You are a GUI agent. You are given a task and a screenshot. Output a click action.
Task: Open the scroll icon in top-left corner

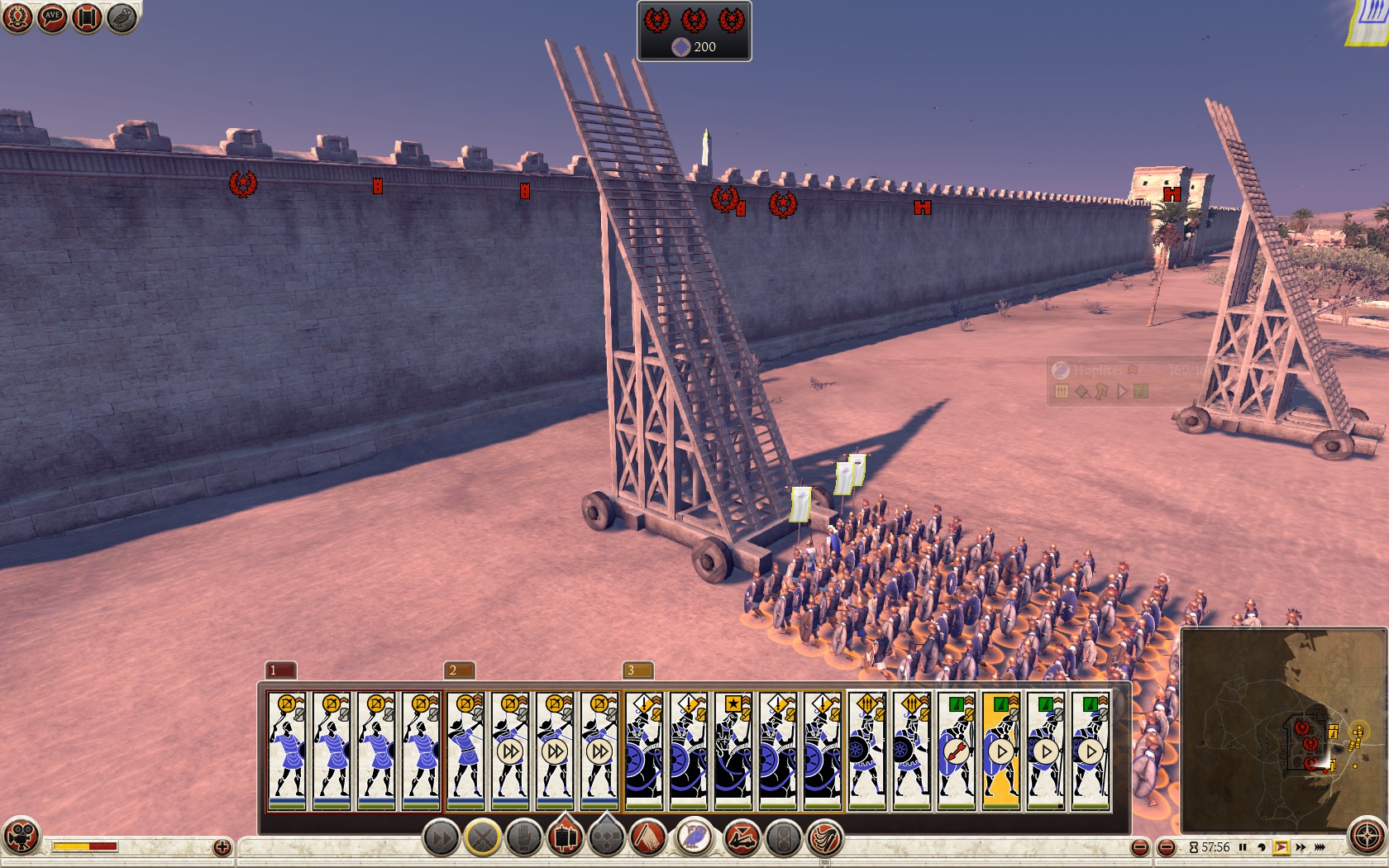[x=87, y=18]
